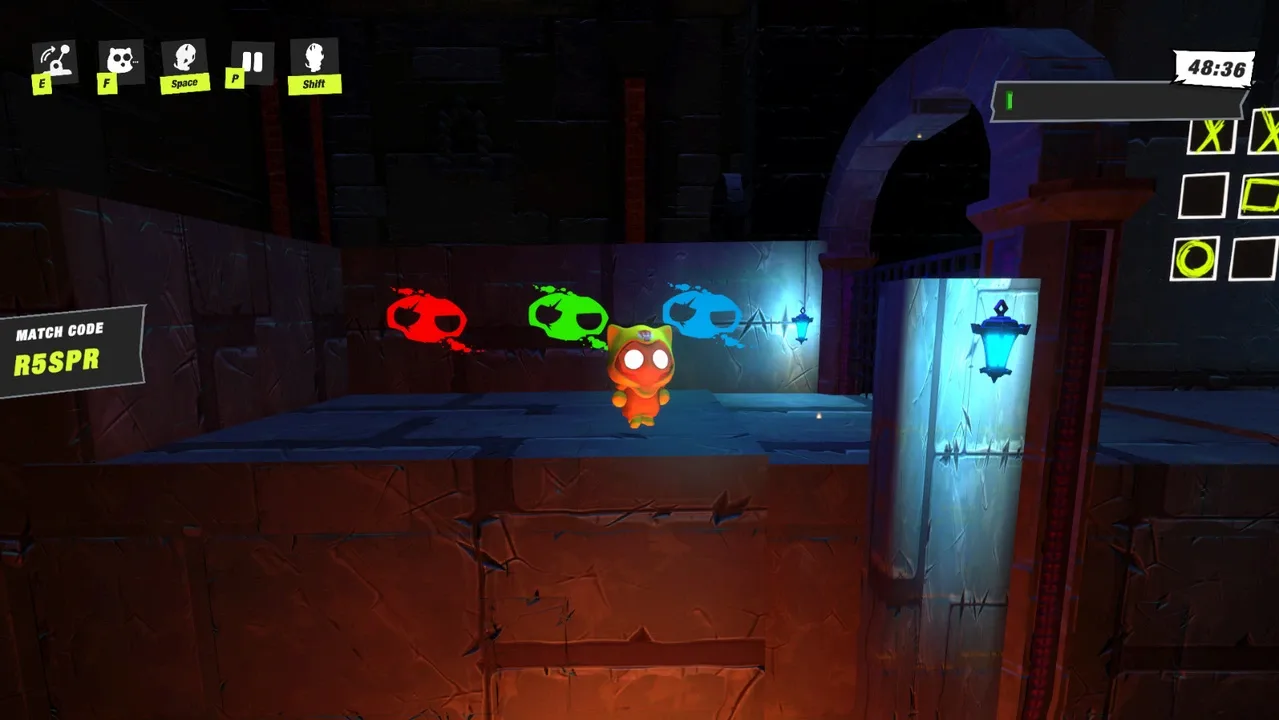Pause the game with the pause icon
This screenshot has height=720, width=1279.
252,62
